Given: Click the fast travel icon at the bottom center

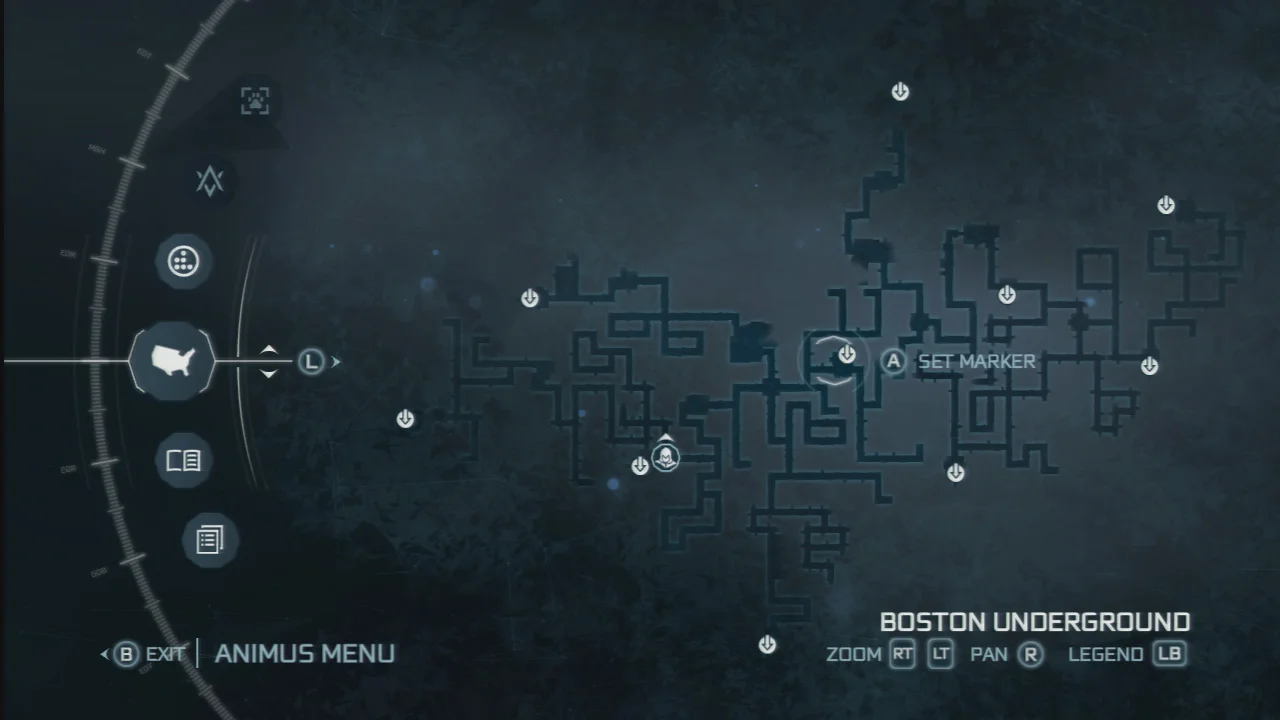Looking at the screenshot, I should [766, 643].
